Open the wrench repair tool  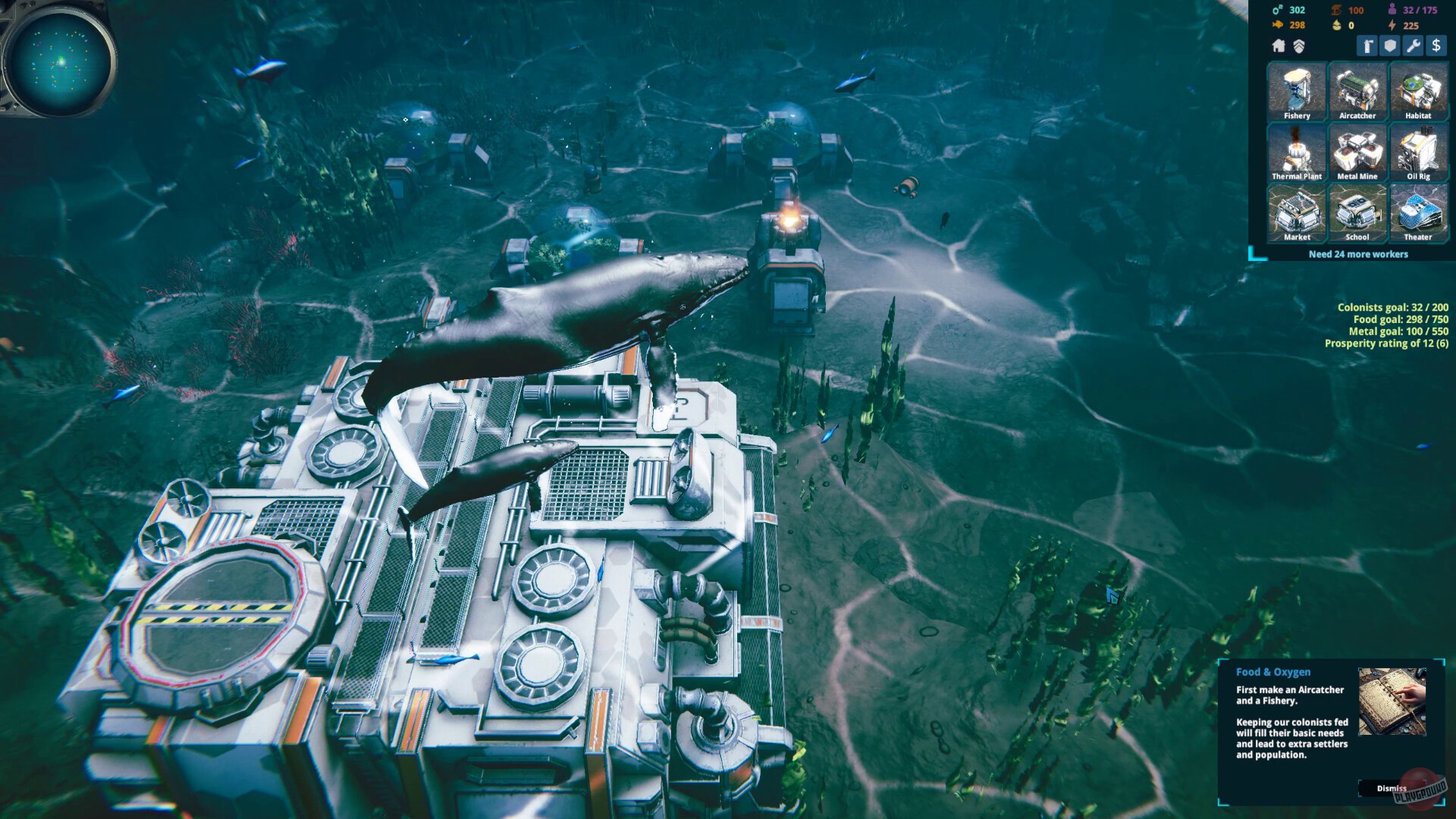[1412, 47]
